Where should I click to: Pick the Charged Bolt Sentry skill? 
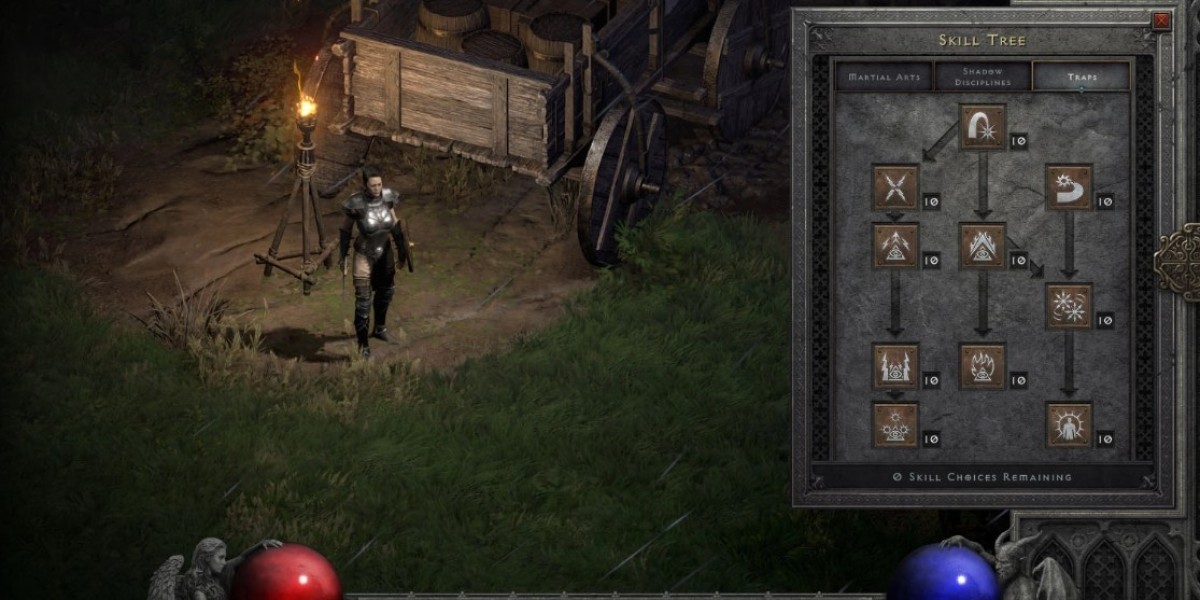pyautogui.click(x=895, y=246)
